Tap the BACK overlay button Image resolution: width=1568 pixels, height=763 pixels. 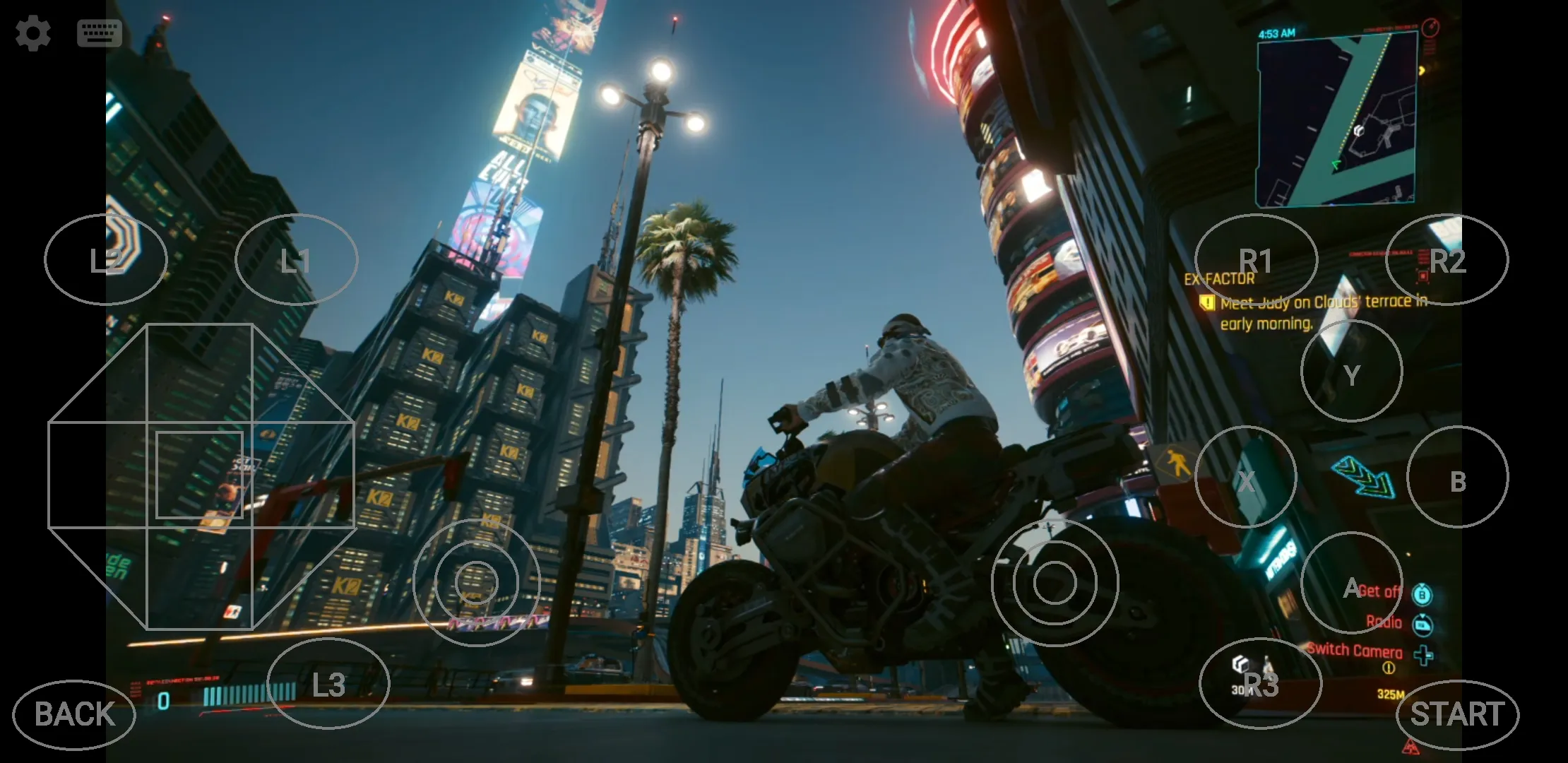tap(74, 714)
